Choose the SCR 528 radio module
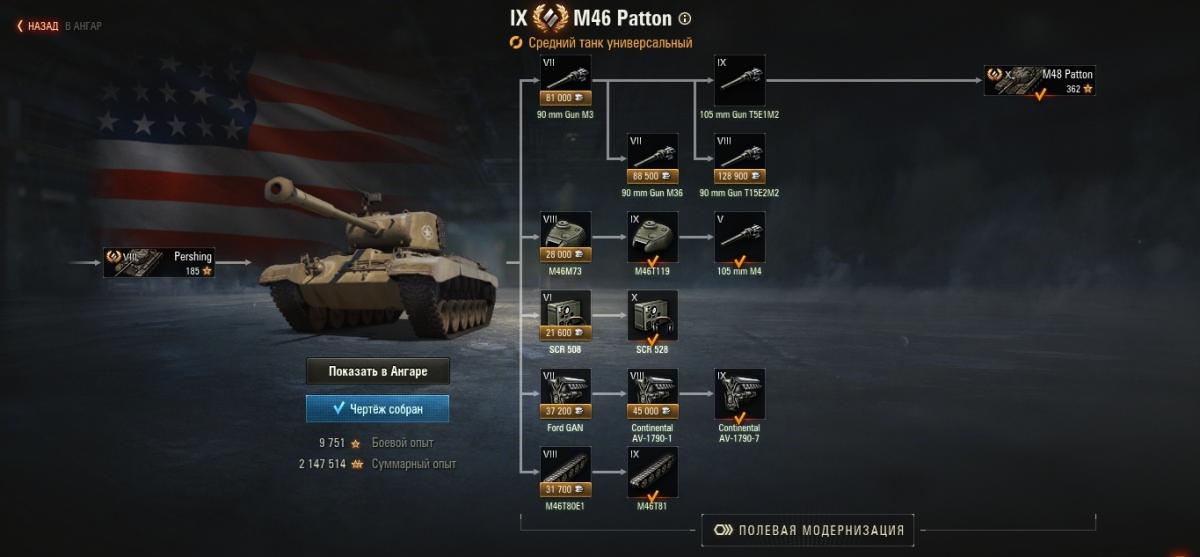The width and height of the screenshot is (1200, 557). point(652,315)
